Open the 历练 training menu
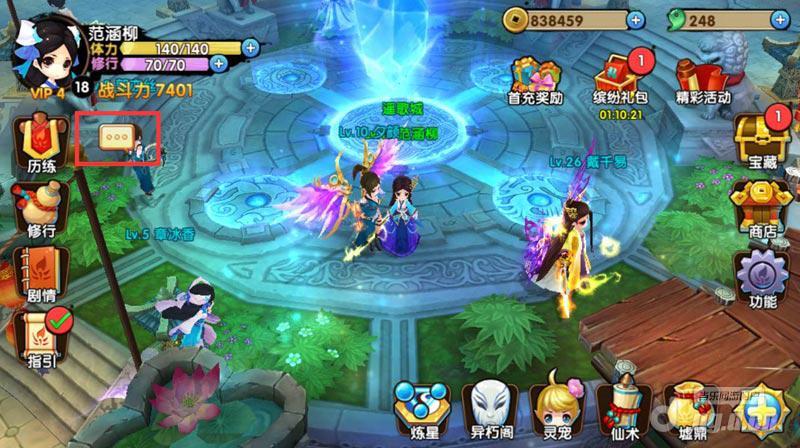The width and height of the screenshot is (800, 448). (40, 145)
